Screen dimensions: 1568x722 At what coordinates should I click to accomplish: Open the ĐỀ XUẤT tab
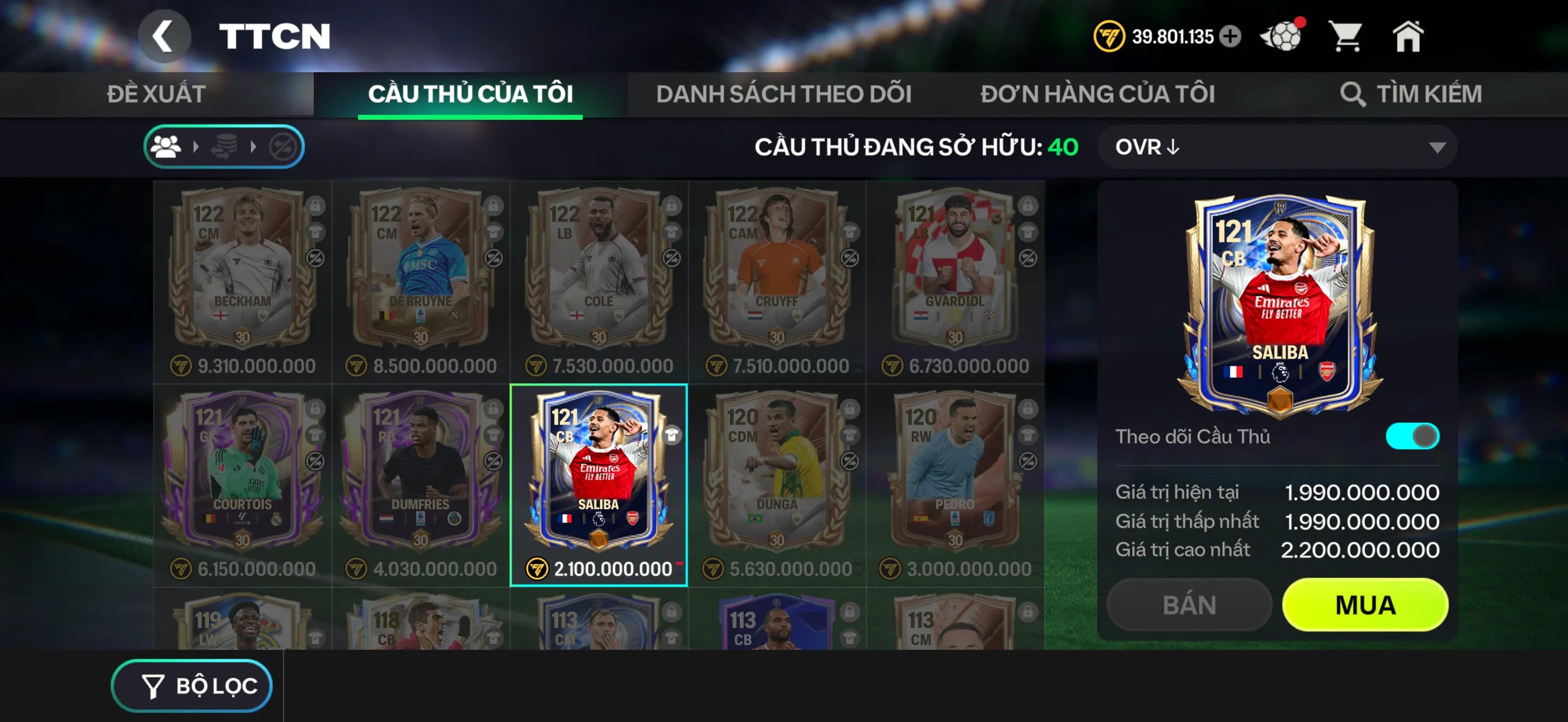(x=155, y=93)
